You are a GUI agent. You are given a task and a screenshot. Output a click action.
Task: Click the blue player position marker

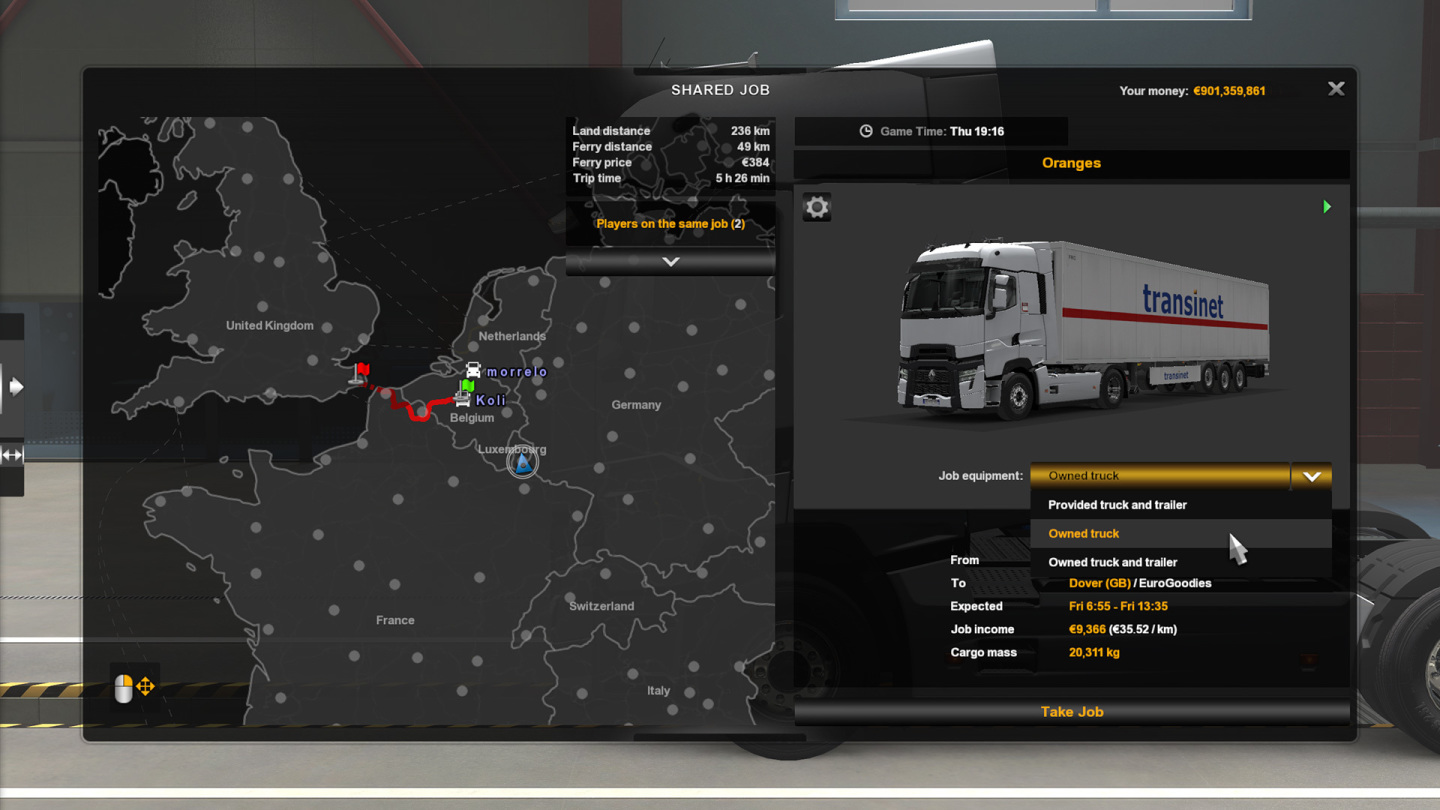coord(522,462)
